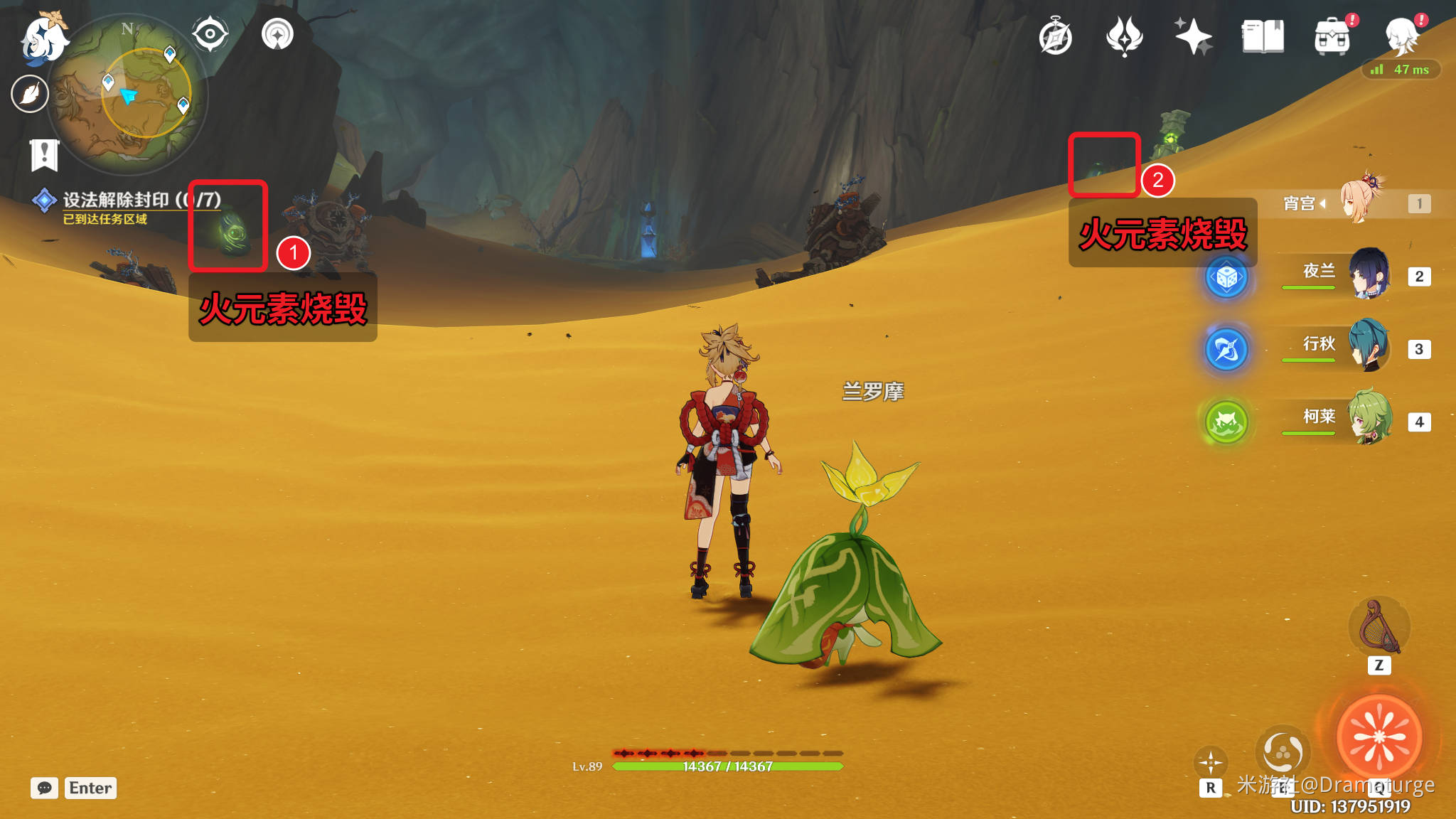Open the feather quest icon beside minimap
Image resolution: width=1456 pixels, height=819 pixels.
30,94
